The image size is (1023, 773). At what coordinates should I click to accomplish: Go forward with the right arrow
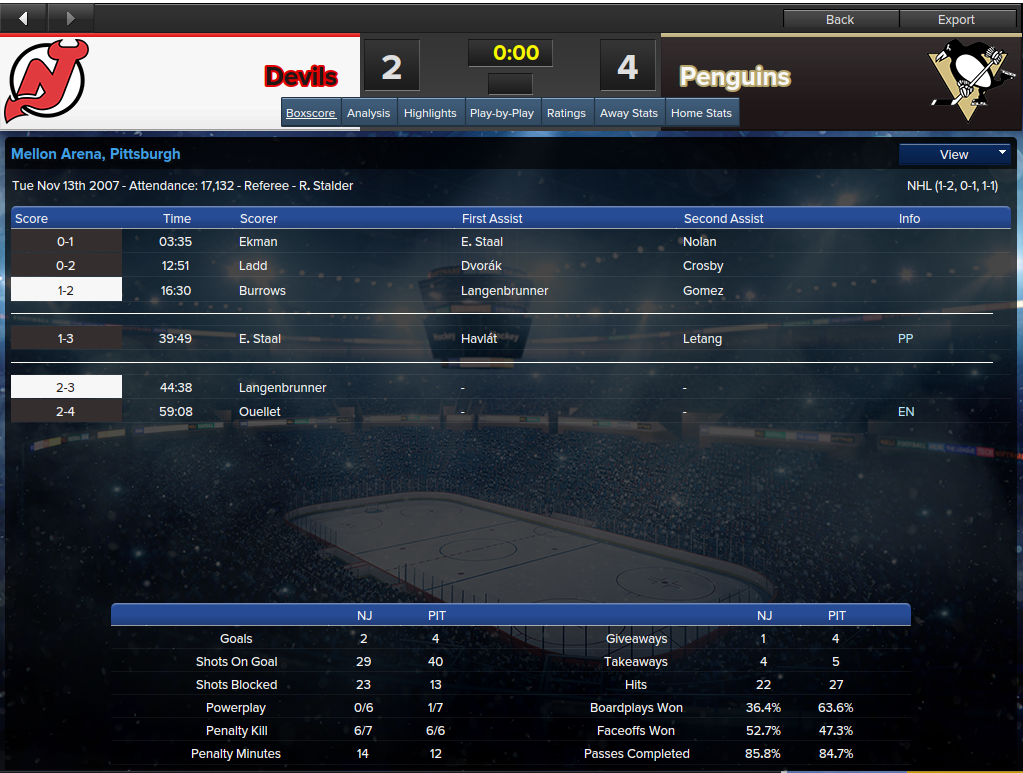point(70,17)
